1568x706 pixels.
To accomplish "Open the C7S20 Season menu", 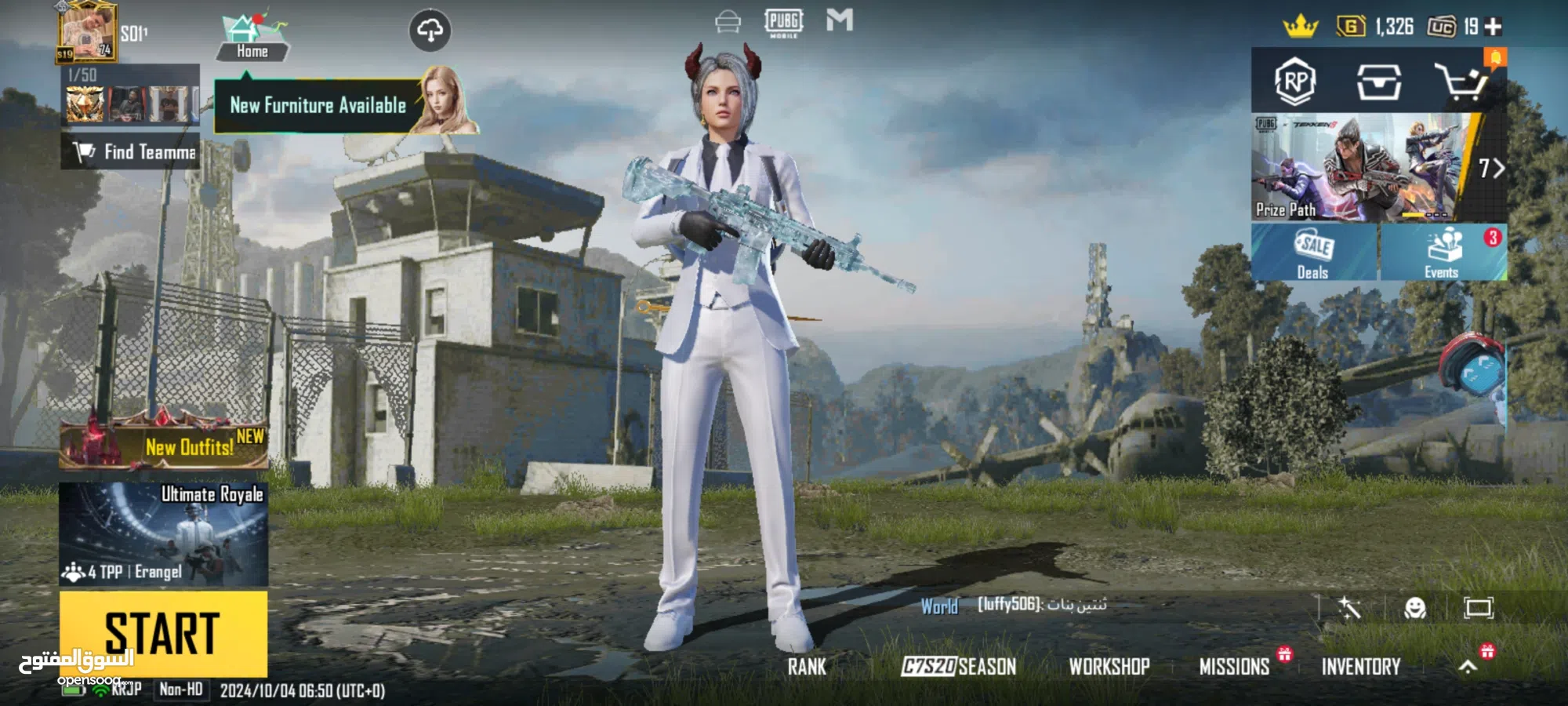I will pyautogui.click(x=958, y=667).
